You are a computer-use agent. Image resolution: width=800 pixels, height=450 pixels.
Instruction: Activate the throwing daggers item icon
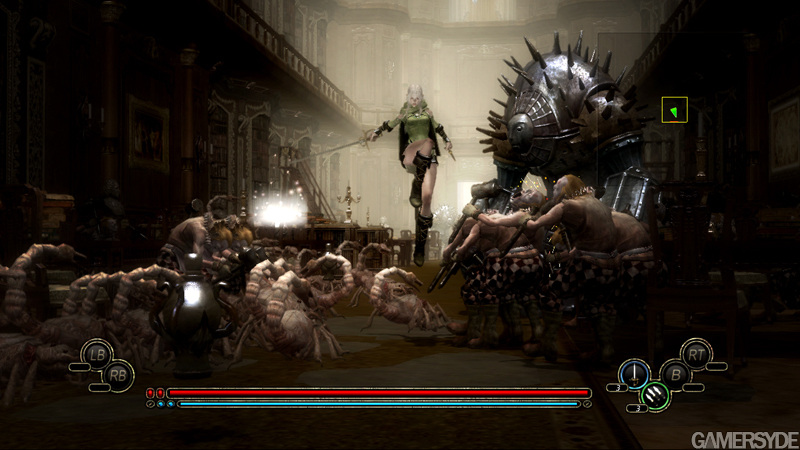(653, 397)
